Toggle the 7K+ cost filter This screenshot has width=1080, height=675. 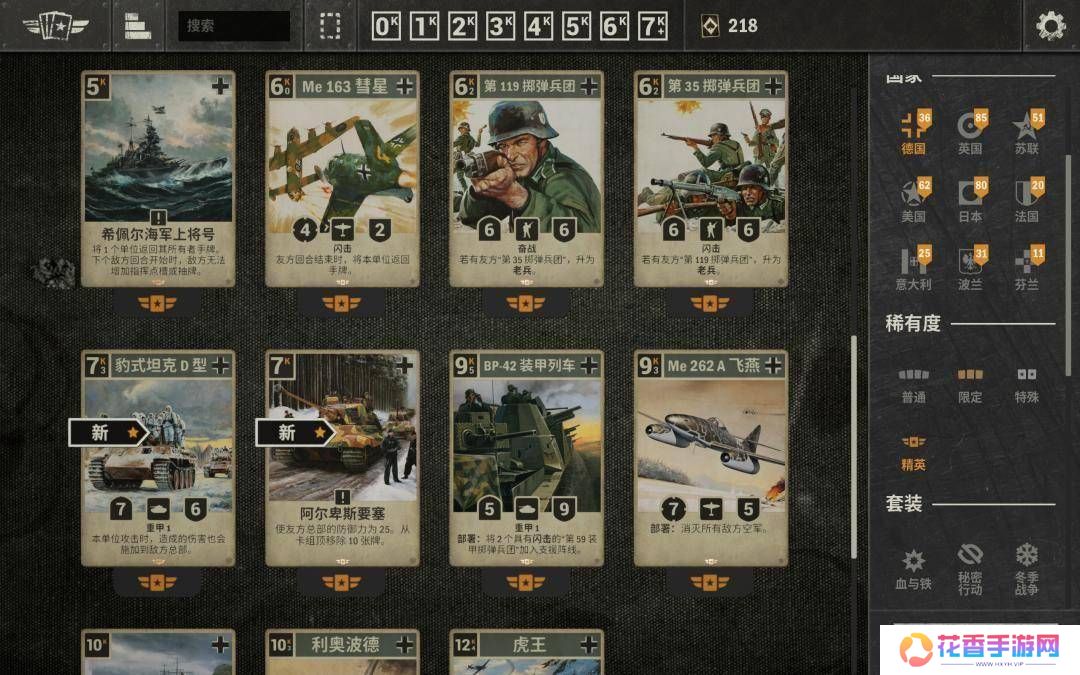[x=653, y=26]
